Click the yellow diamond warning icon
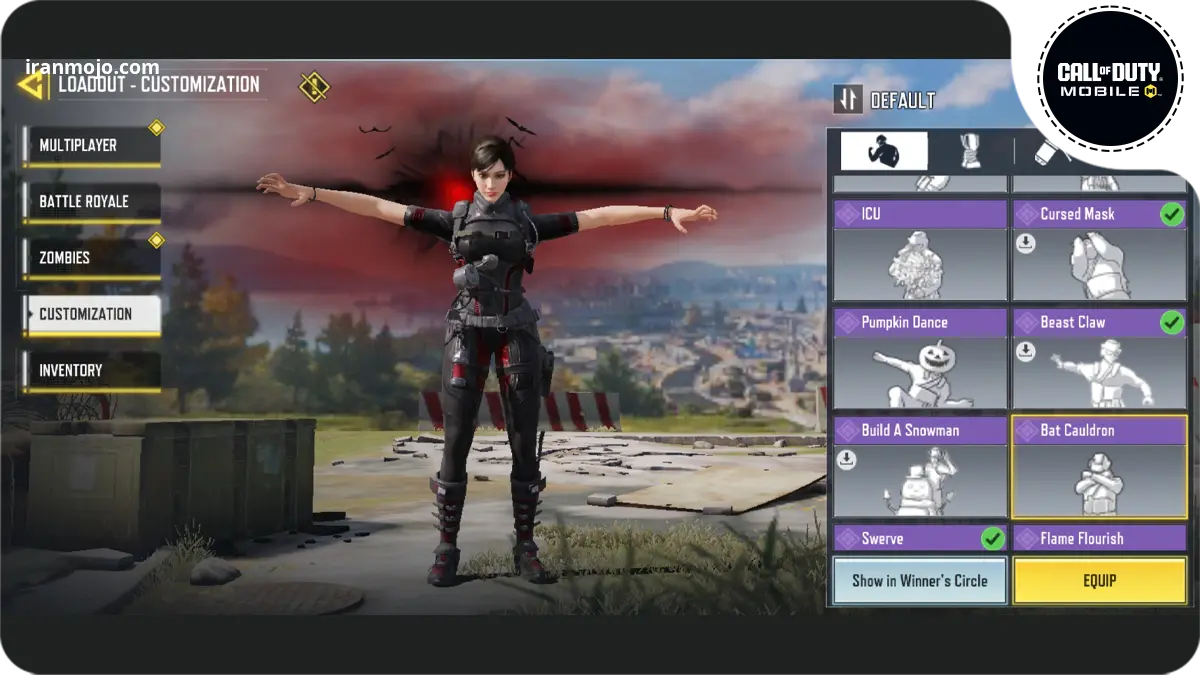This screenshot has height=675, width=1200. [x=314, y=86]
